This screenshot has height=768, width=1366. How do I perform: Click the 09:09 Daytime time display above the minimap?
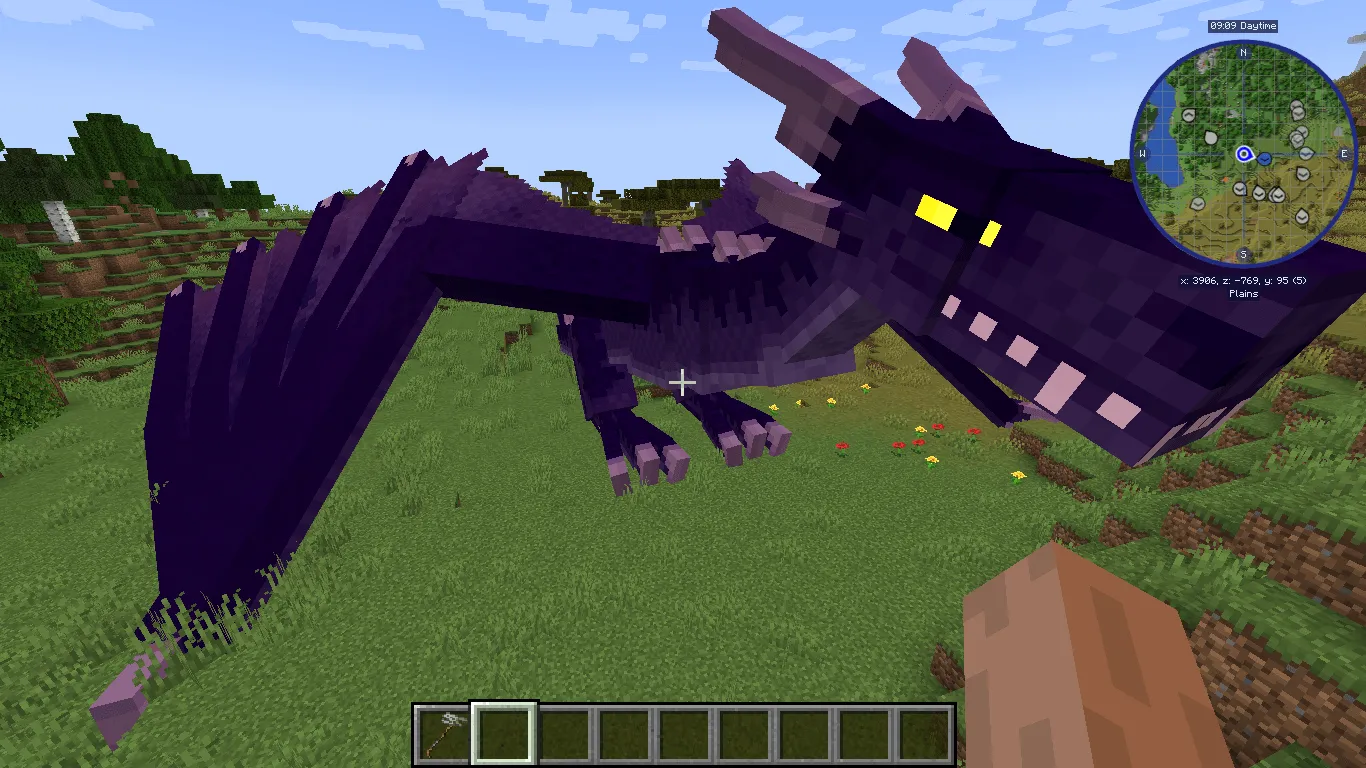coord(1243,27)
